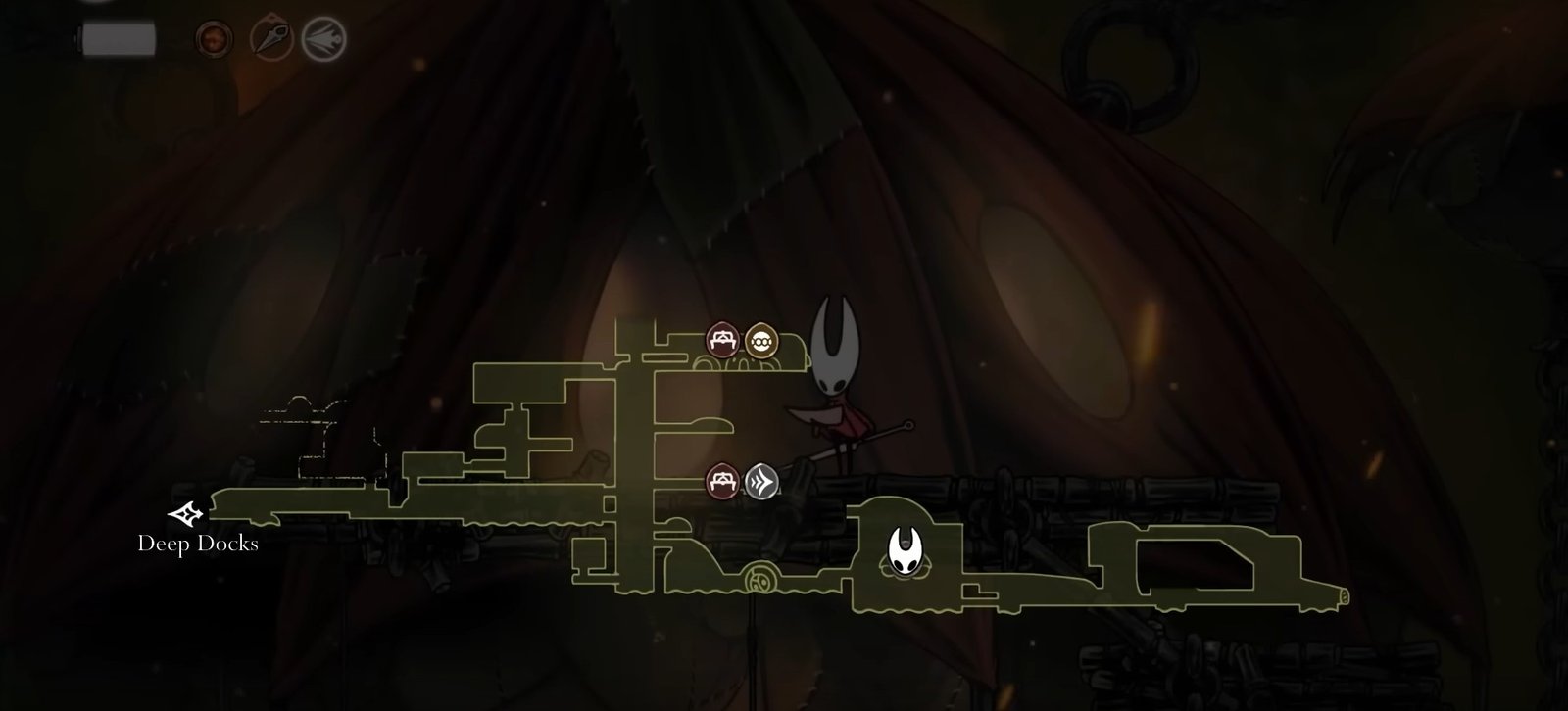Click the bench marker beside the grey chevron marker
1568x711 pixels.
722,481
